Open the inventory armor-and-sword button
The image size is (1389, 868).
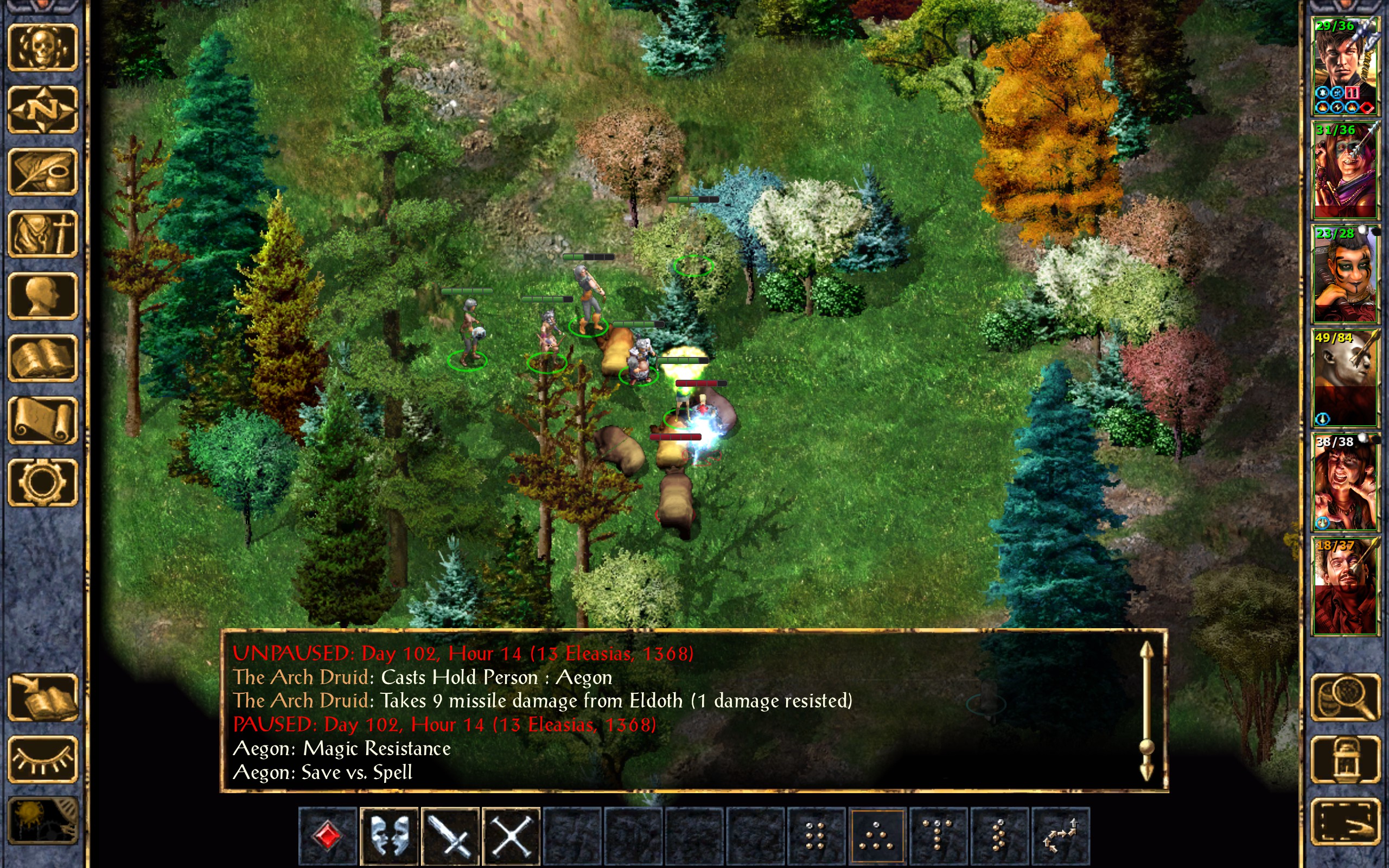42,234
